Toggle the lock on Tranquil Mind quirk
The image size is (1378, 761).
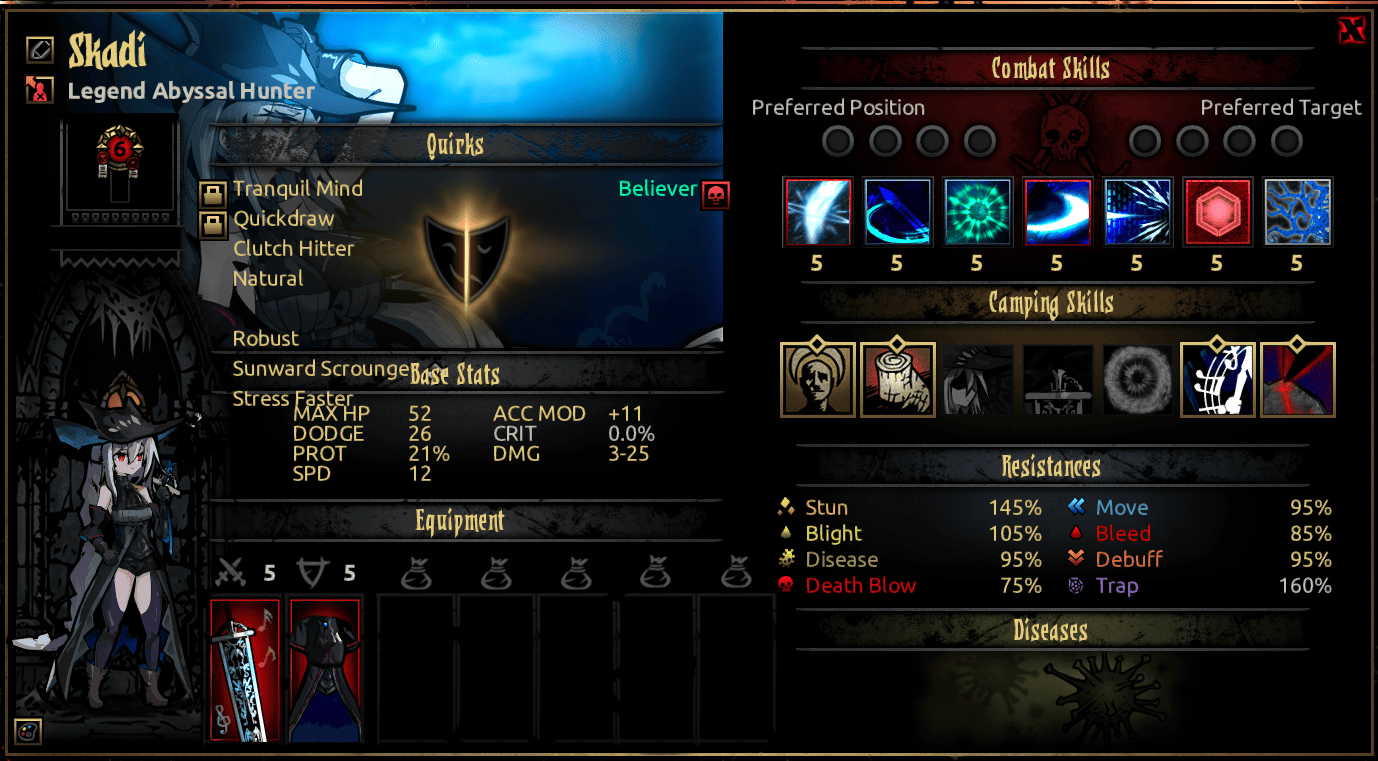tap(212, 194)
